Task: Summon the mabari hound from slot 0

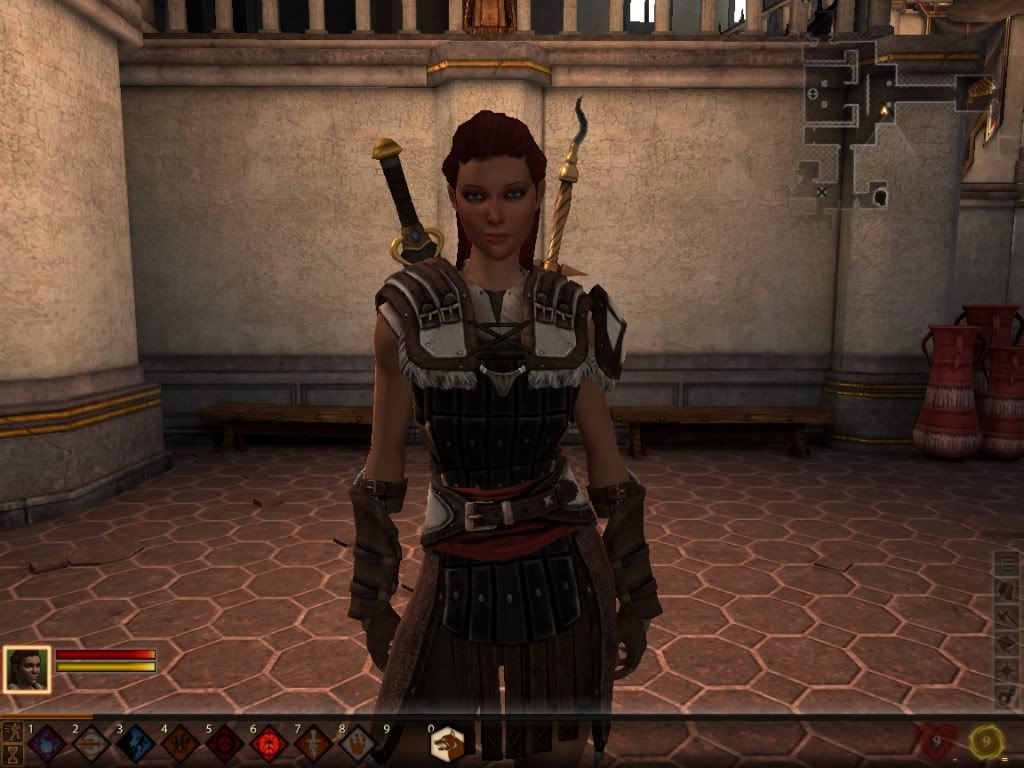Action: [447, 744]
